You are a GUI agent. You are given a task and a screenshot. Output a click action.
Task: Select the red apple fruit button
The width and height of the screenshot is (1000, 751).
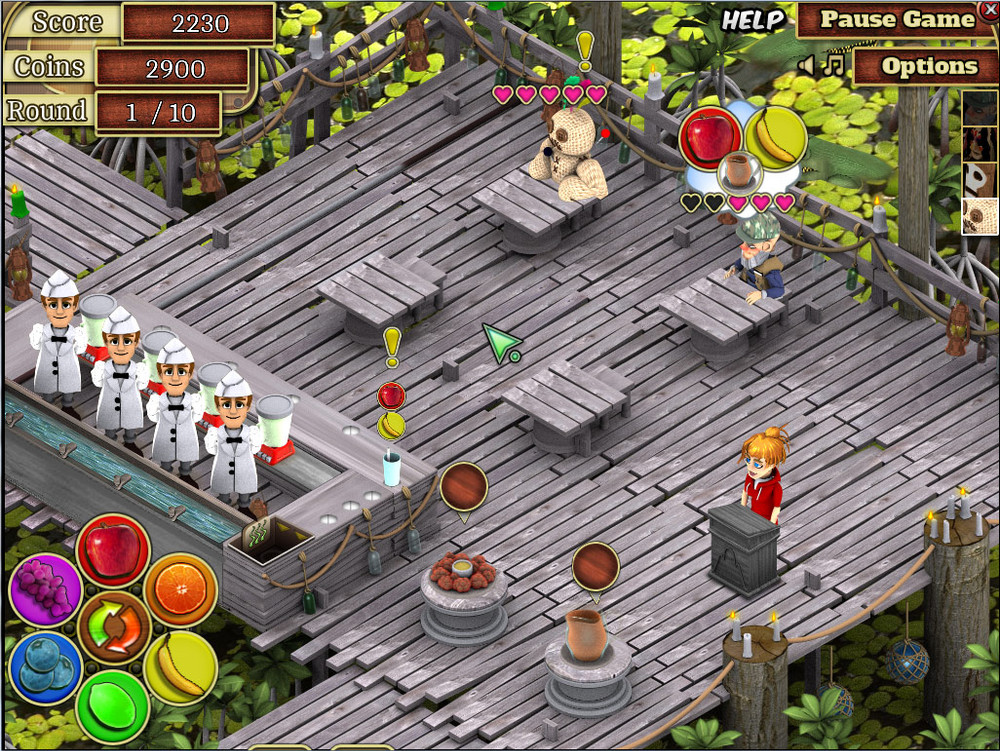[x=113, y=551]
